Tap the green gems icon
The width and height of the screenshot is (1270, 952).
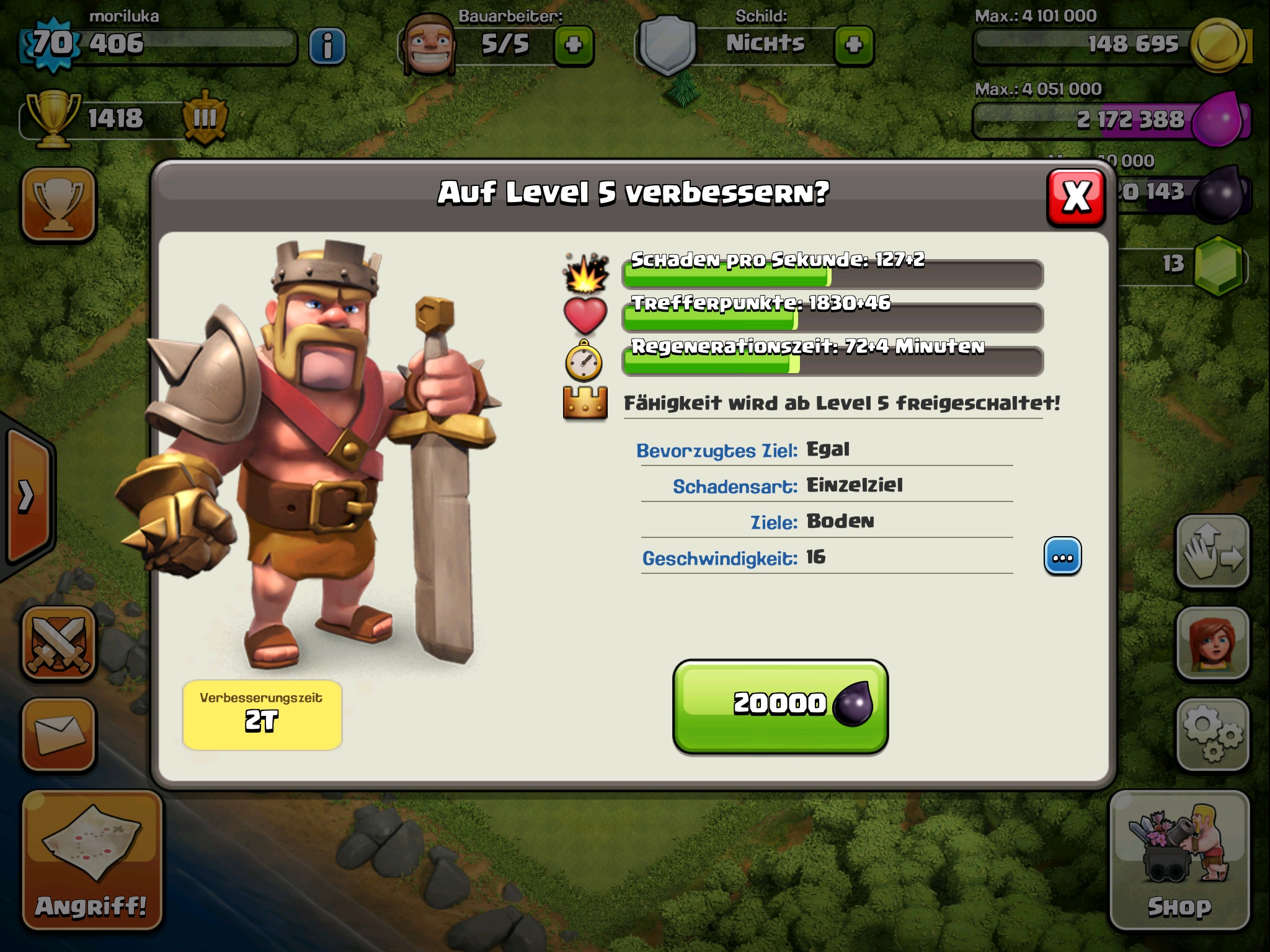(x=1219, y=265)
